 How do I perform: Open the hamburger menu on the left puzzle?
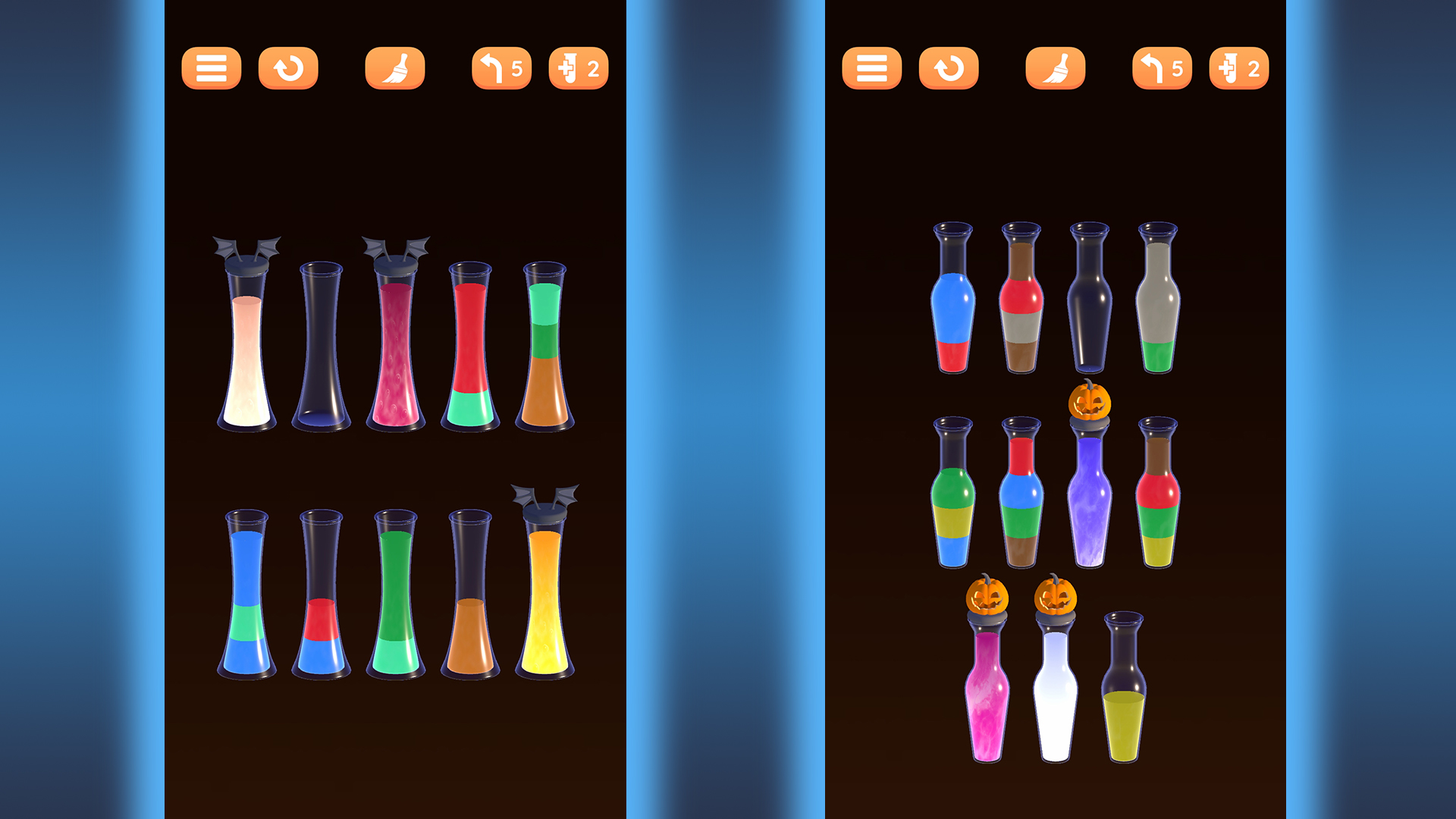[211, 68]
